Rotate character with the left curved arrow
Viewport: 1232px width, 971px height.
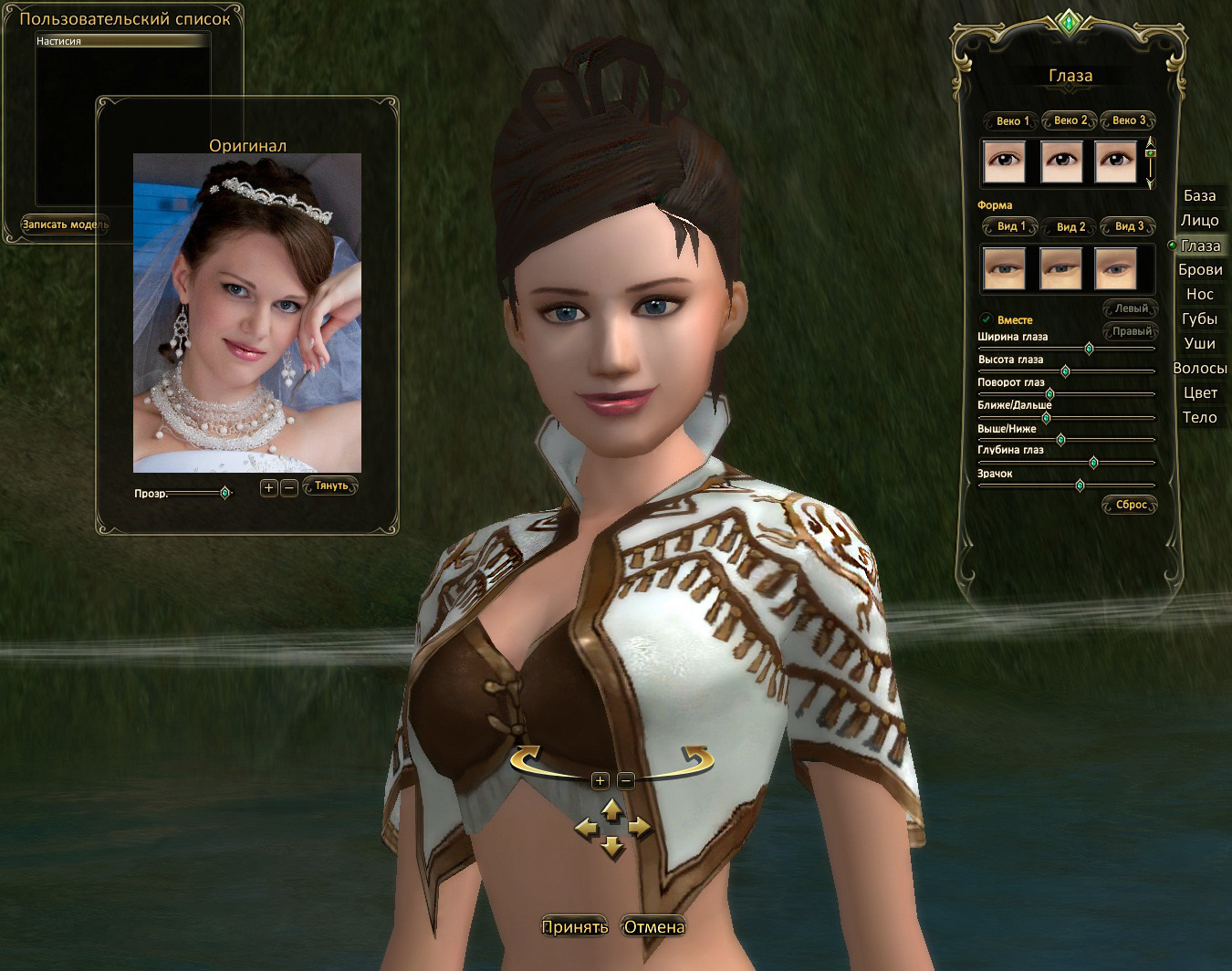pos(528,758)
